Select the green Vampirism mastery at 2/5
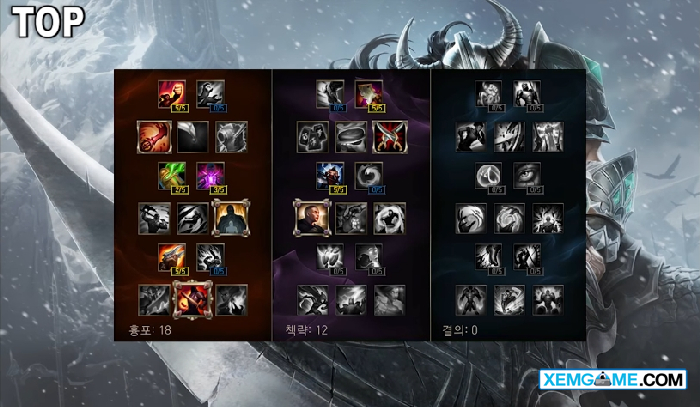 (171, 176)
